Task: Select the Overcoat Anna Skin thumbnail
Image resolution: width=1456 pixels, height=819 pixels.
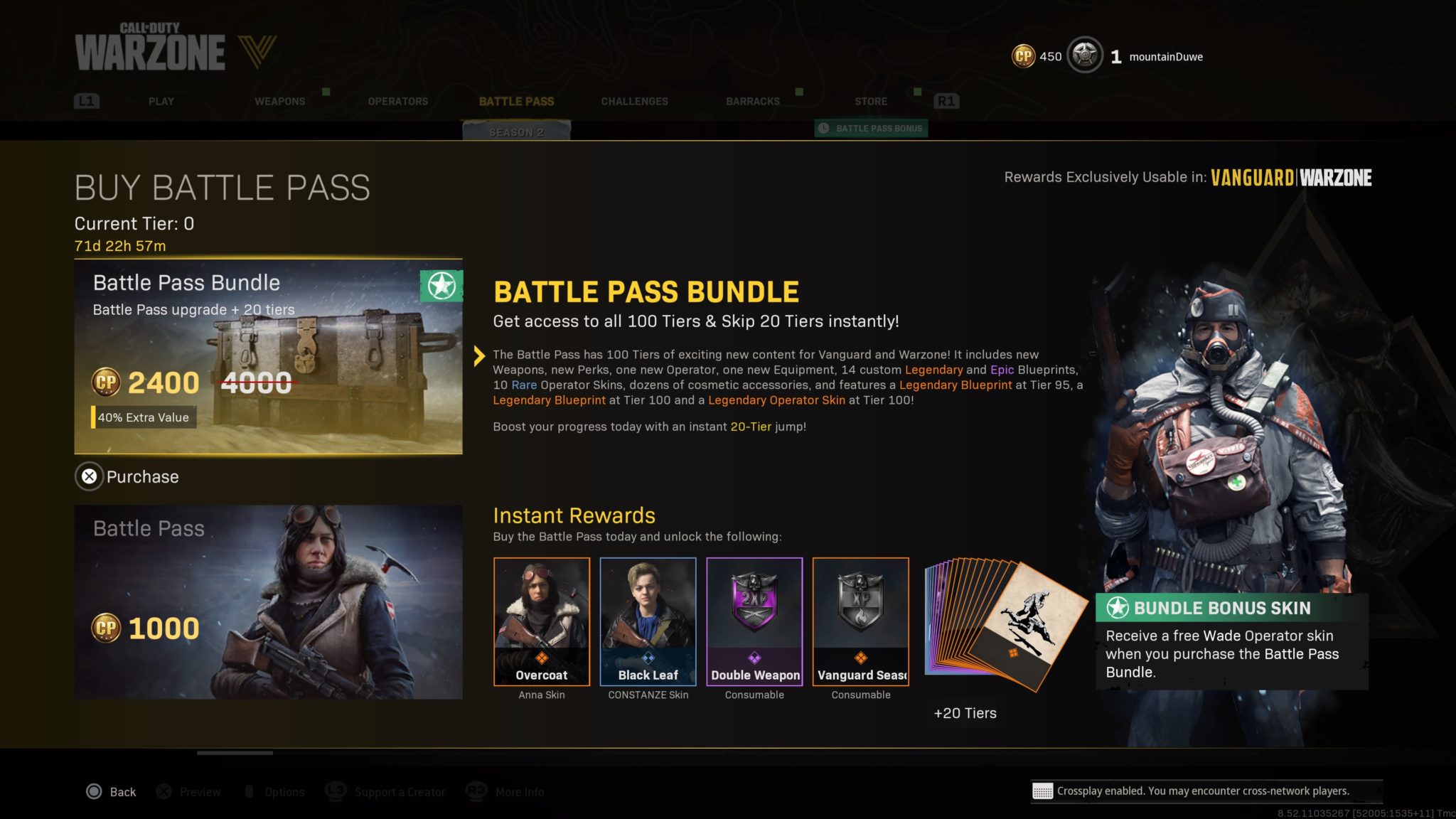Action: [542, 622]
